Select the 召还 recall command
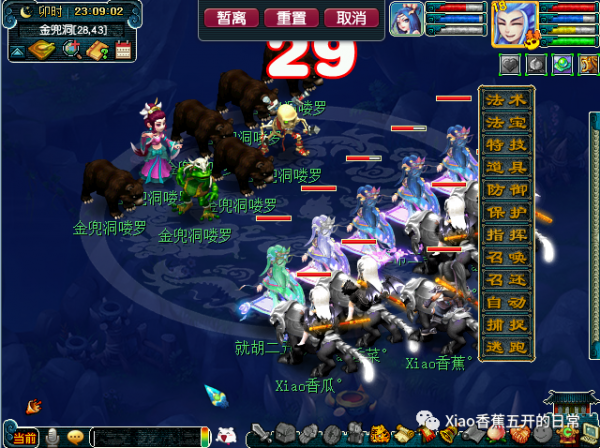The height and width of the screenshot is (448, 600). (x=506, y=279)
